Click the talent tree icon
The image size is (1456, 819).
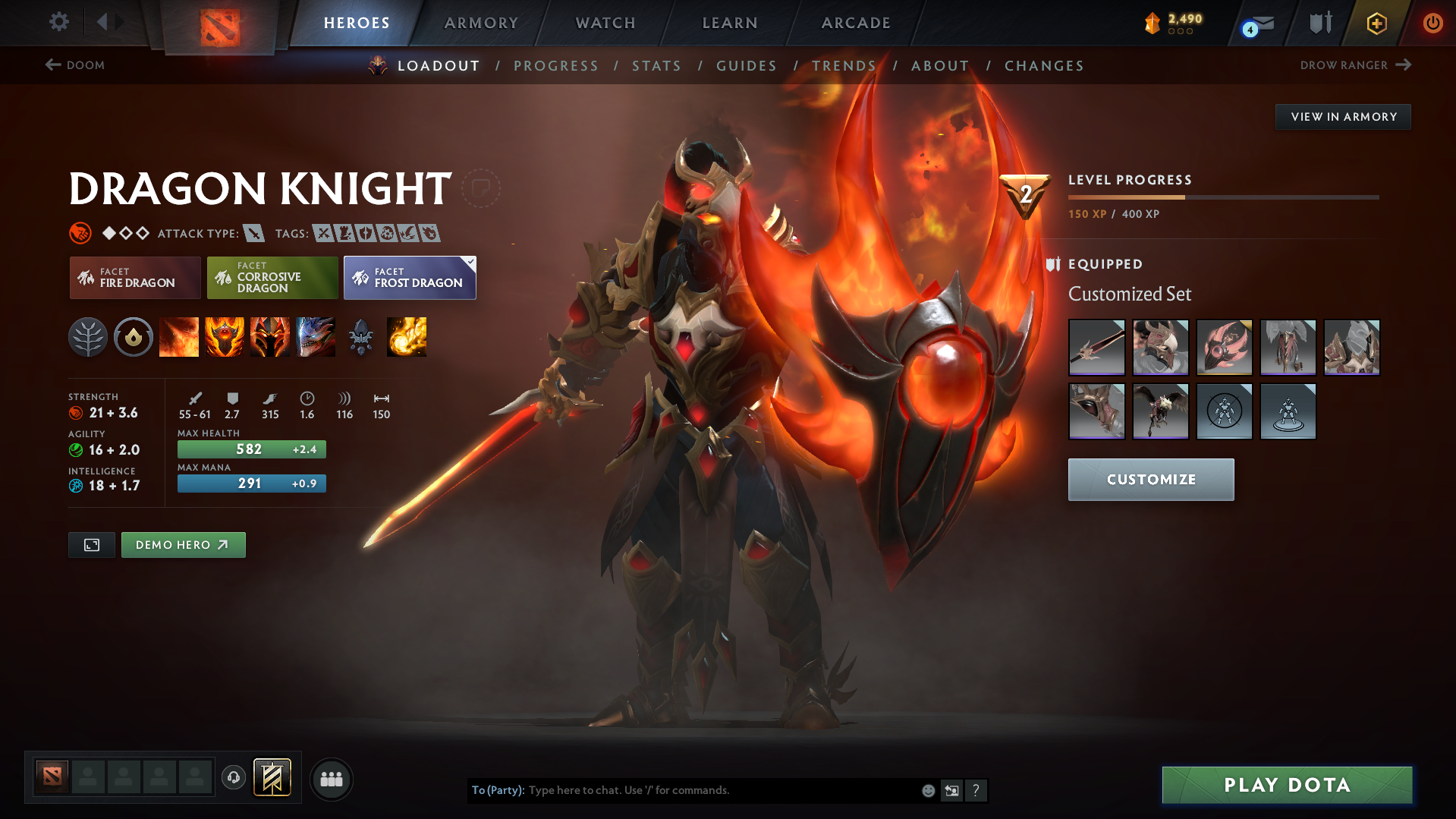88,337
